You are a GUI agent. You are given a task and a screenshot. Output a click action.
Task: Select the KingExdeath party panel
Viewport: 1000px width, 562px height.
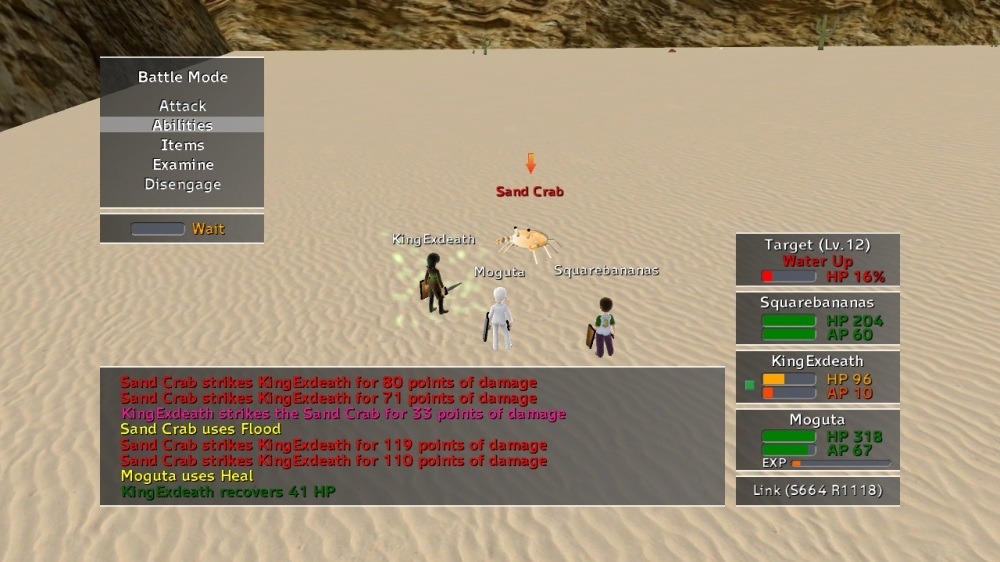(x=817, y=377)
